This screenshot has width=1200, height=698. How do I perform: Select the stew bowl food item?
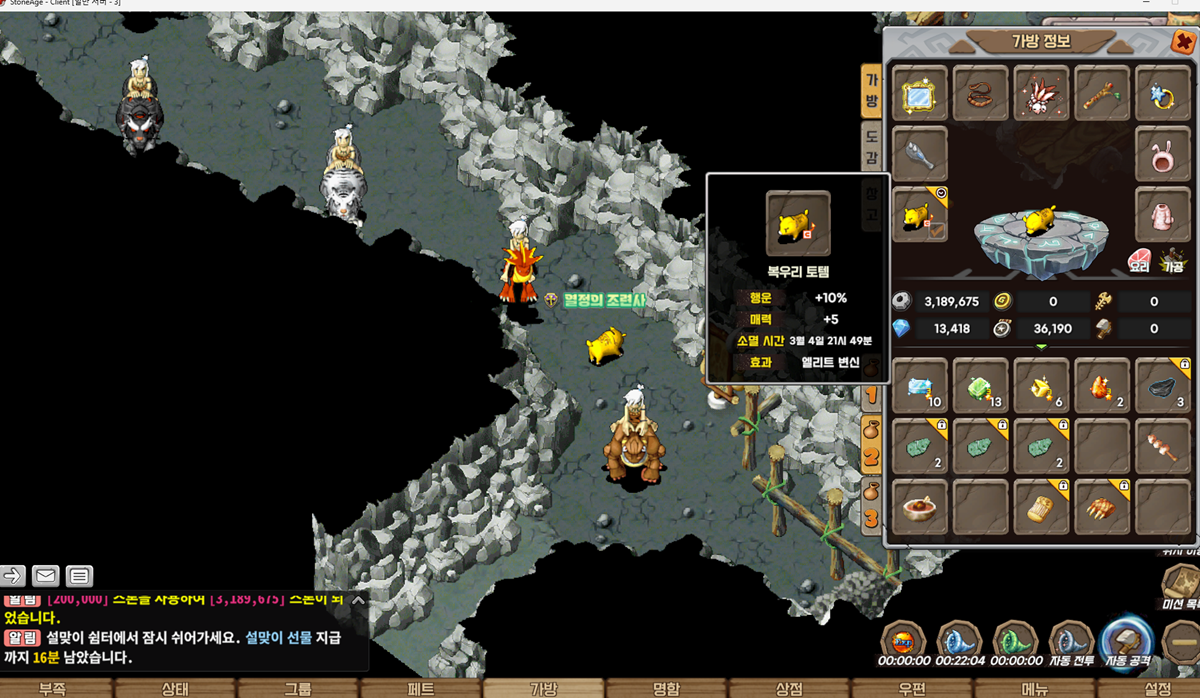[920, 507]
